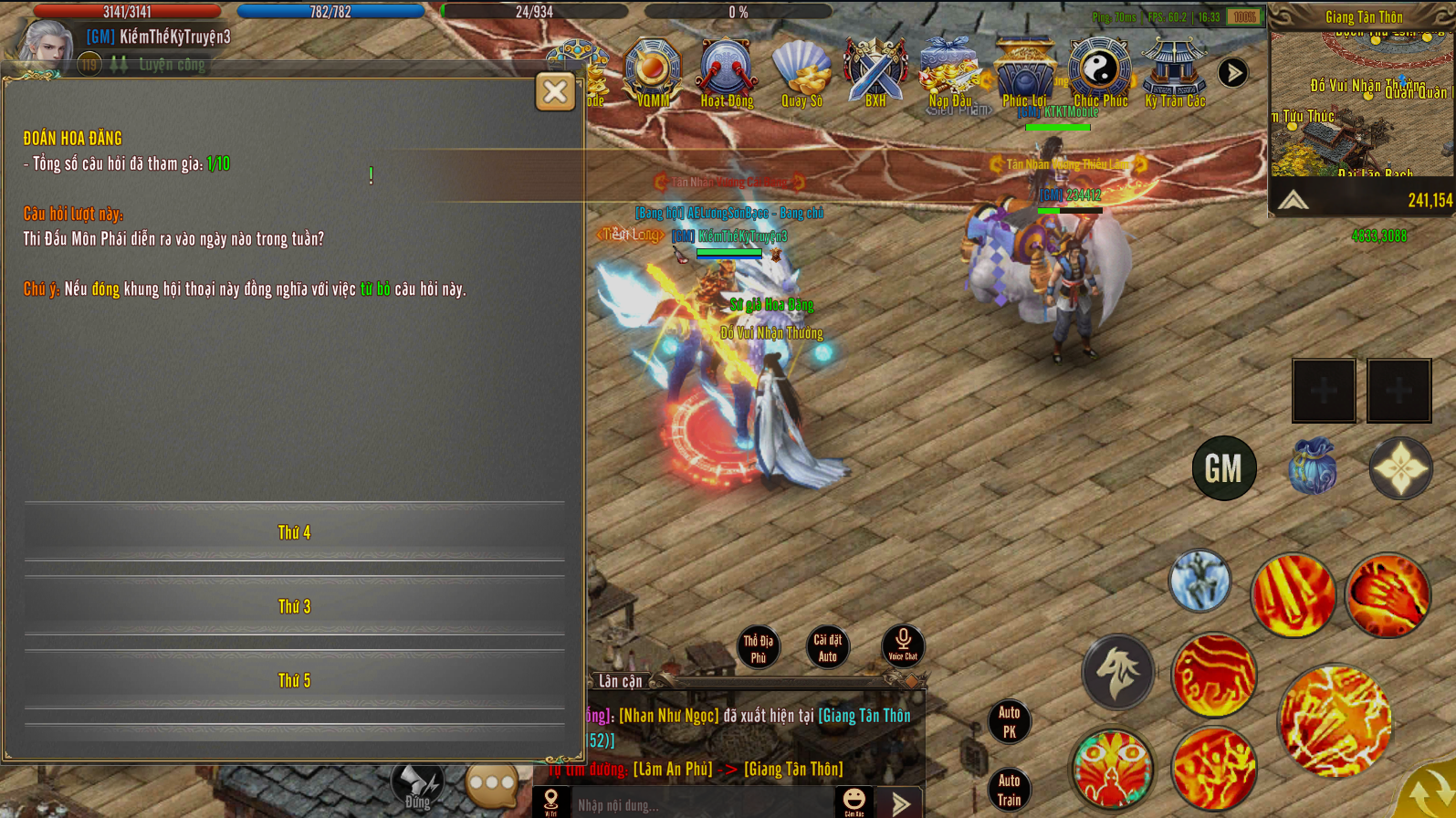This screenshot has height=818, width=1456.
Task: Pick "Thứ 5" as the answer
Action: point(294,680)
